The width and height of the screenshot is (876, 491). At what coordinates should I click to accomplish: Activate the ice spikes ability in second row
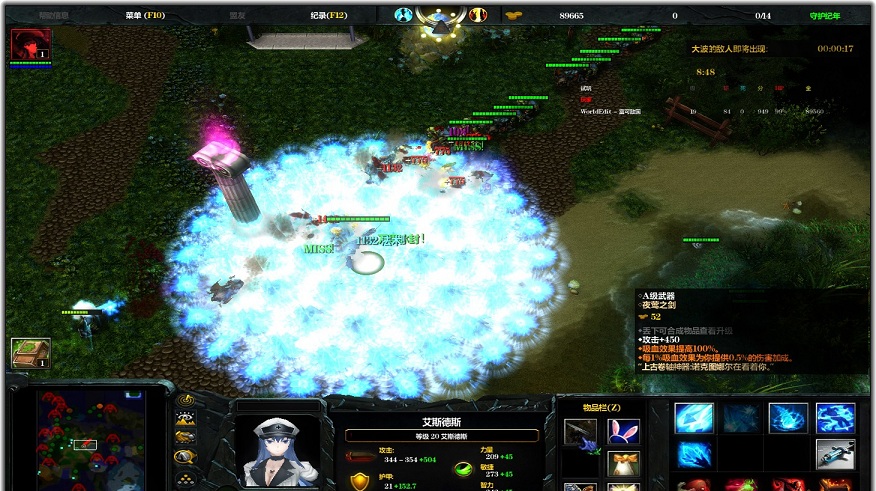(693, 454)
